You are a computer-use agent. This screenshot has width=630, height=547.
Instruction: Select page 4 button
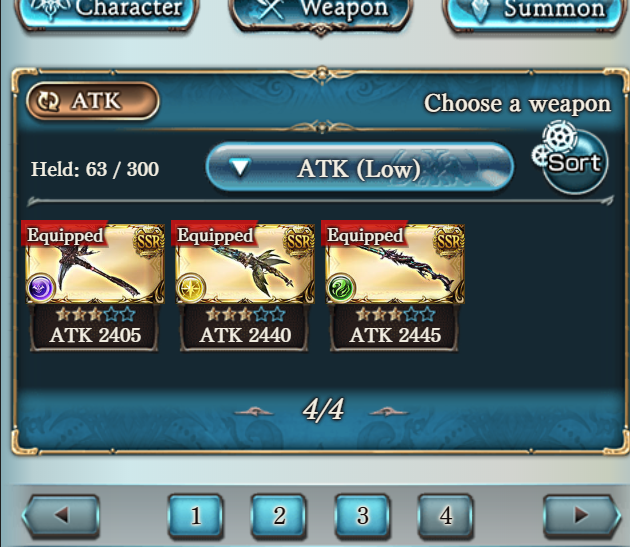tap(446, 516)
